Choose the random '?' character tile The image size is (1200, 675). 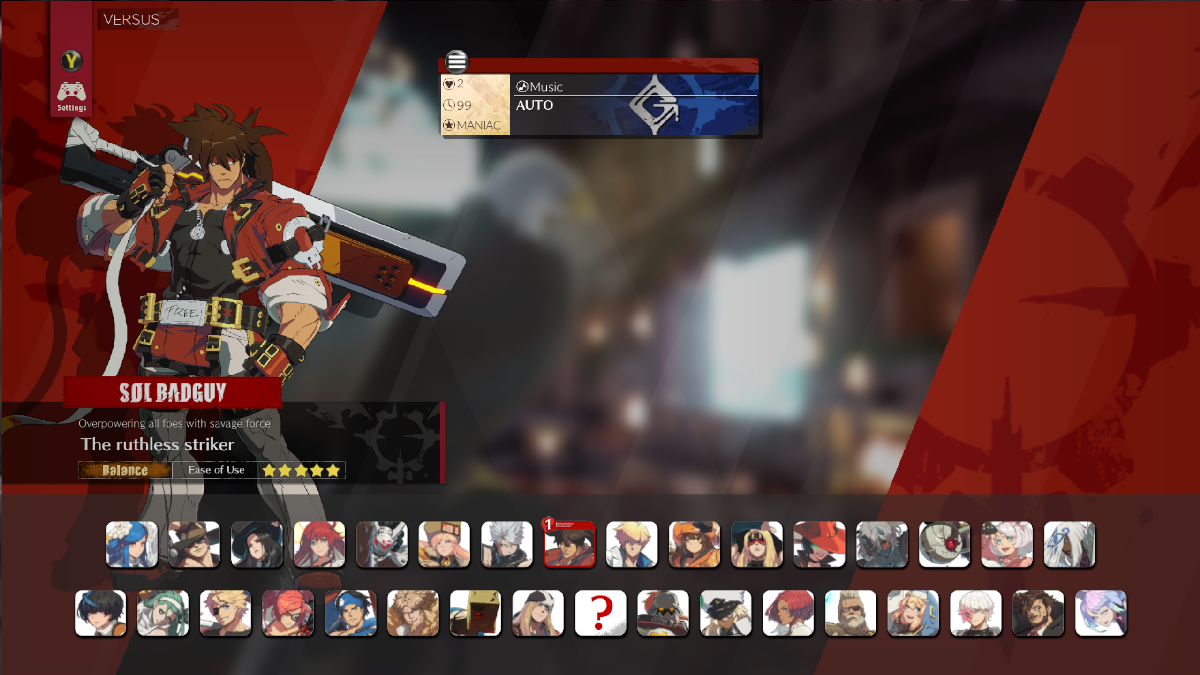pyautogui.click(x=600, y=613)
